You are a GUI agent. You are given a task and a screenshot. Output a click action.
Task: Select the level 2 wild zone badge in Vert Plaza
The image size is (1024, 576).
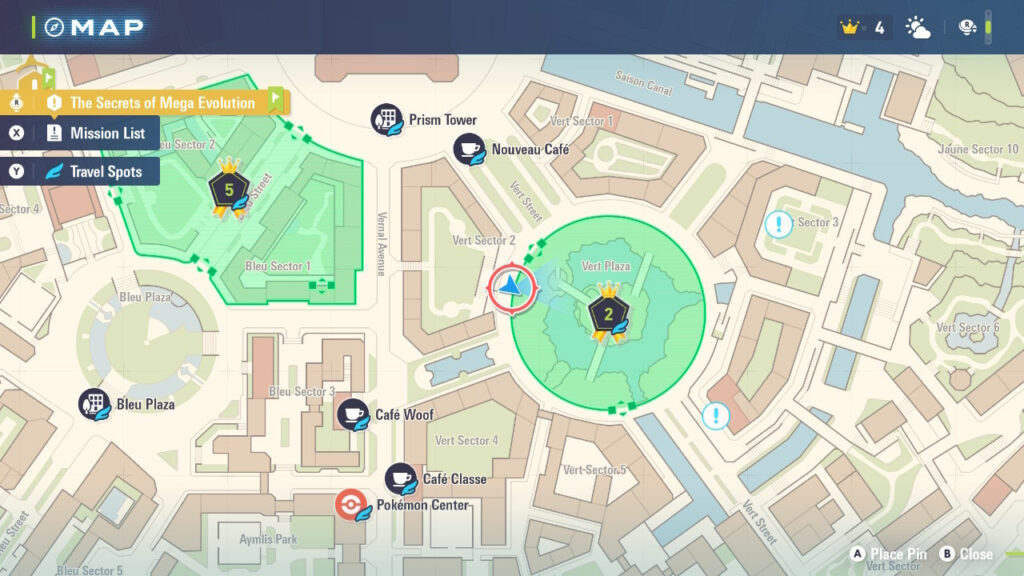coord(606,313)
